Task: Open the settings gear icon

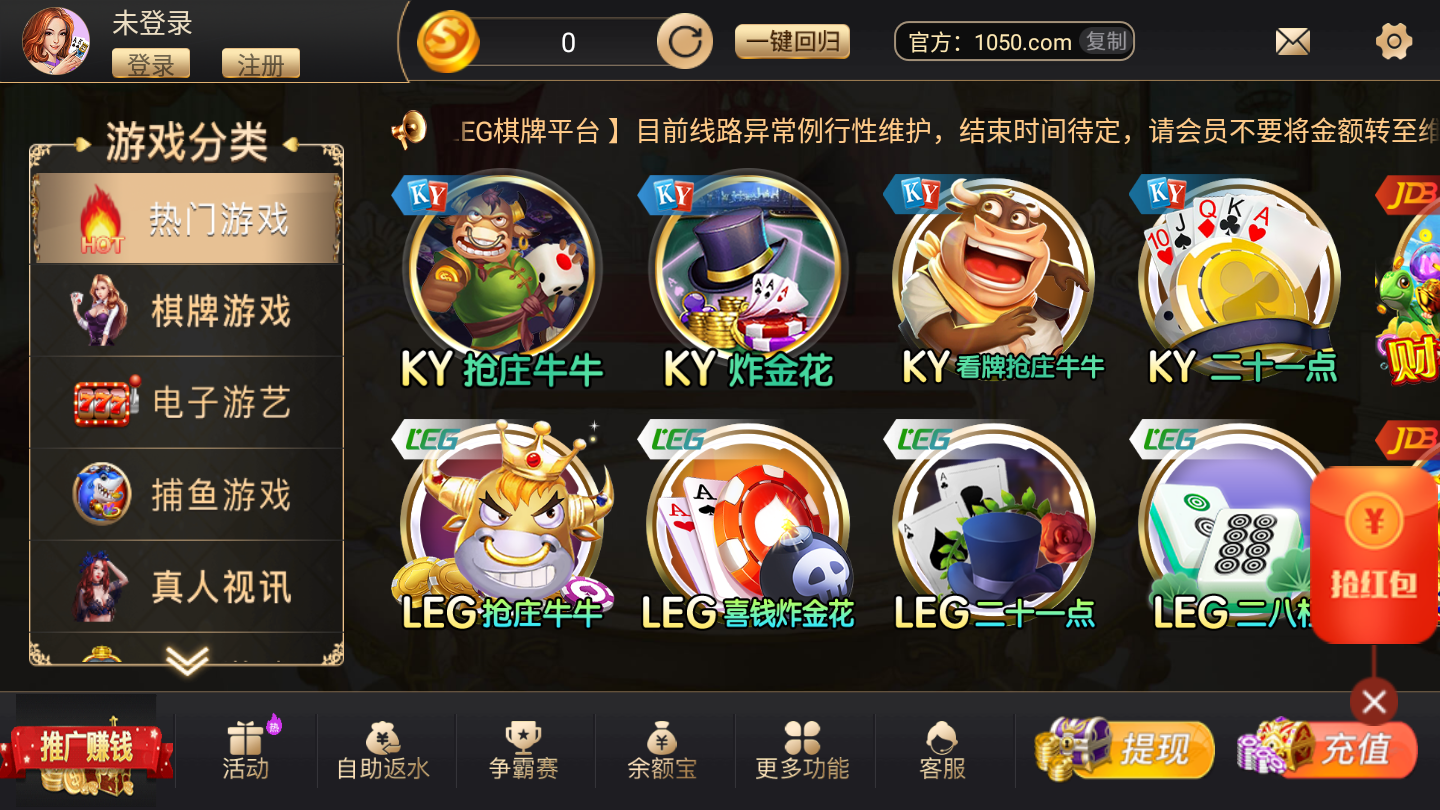Action: 1393,40
